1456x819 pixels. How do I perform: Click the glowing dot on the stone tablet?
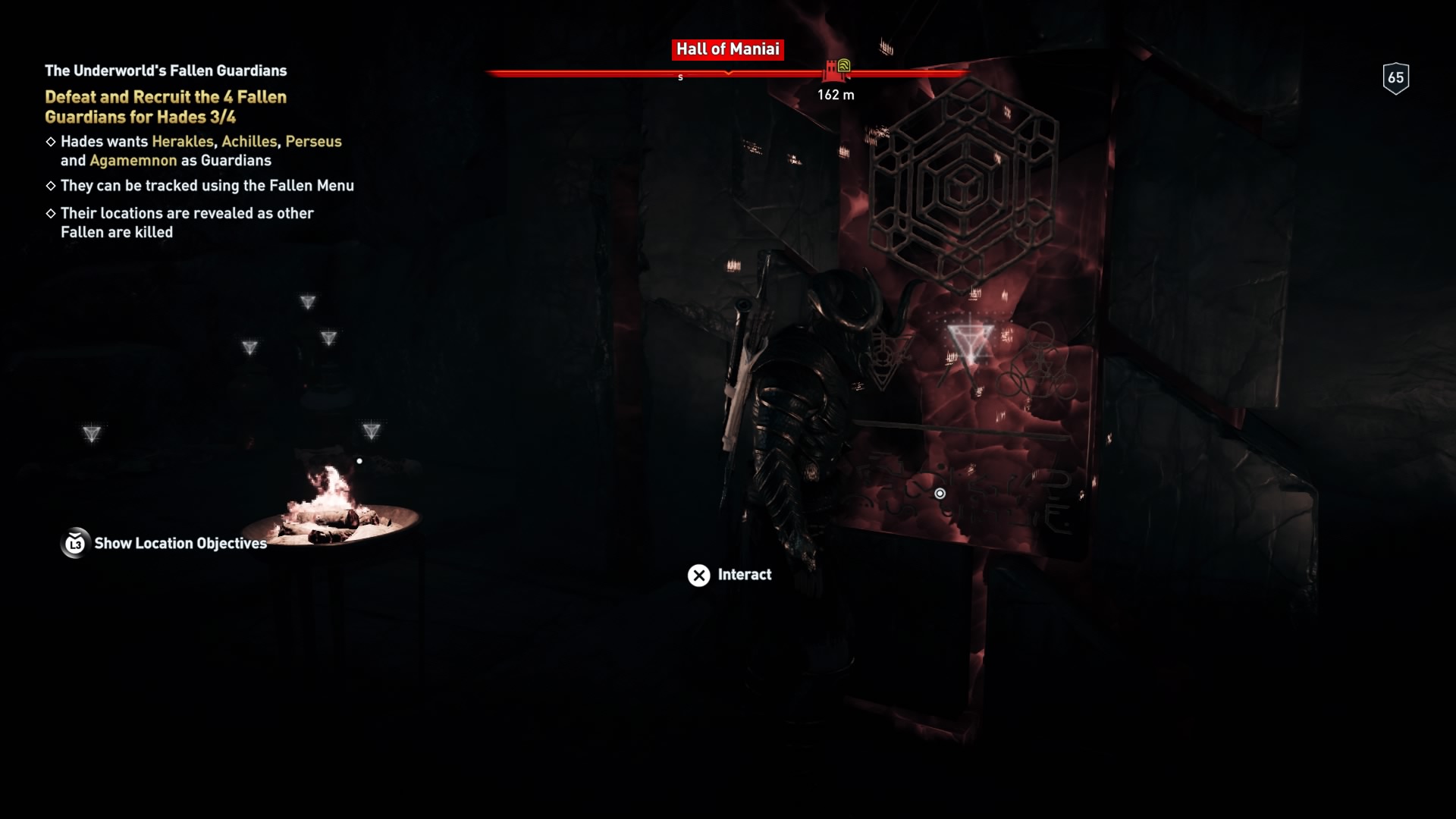tap(941, 492)
